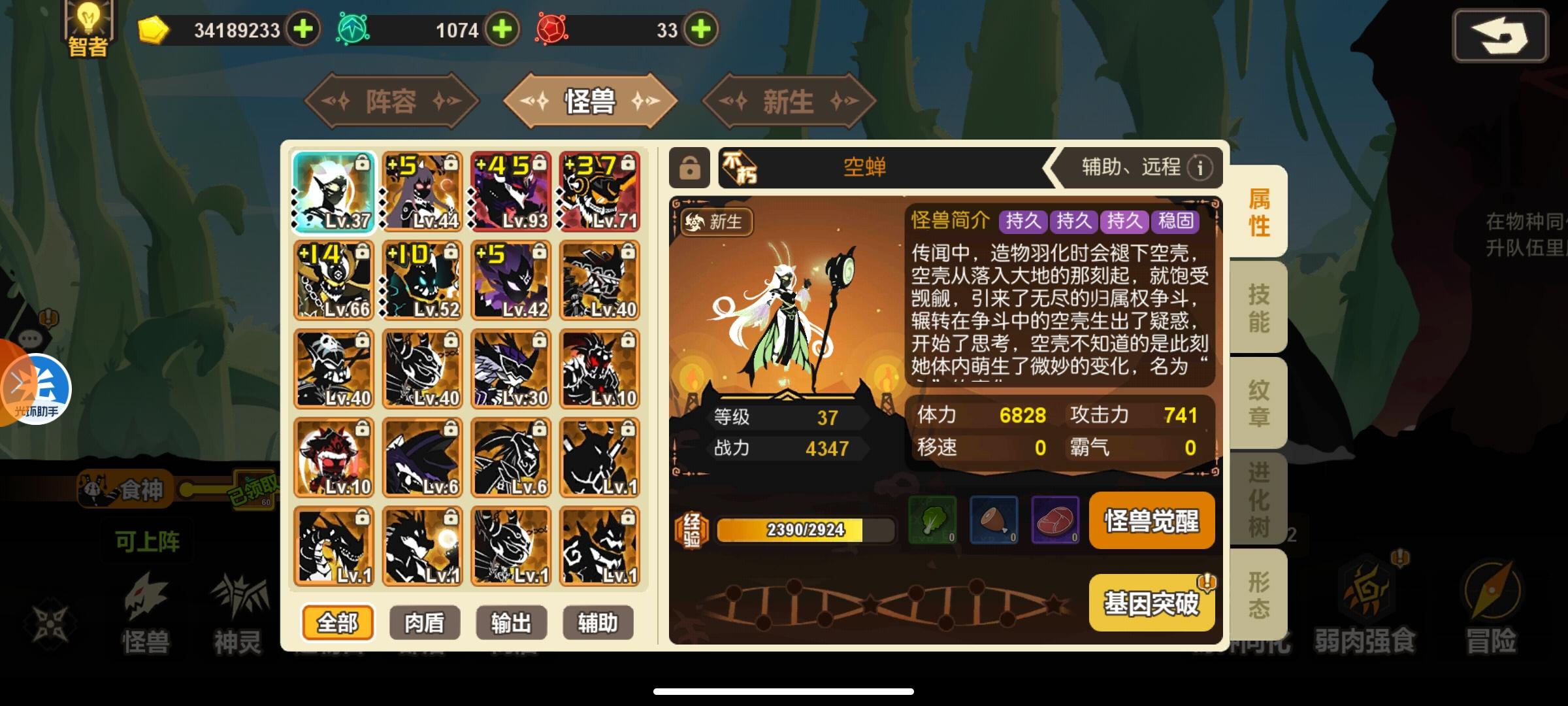Open the 光环助手 floating assistant bubble

[36, 389]
